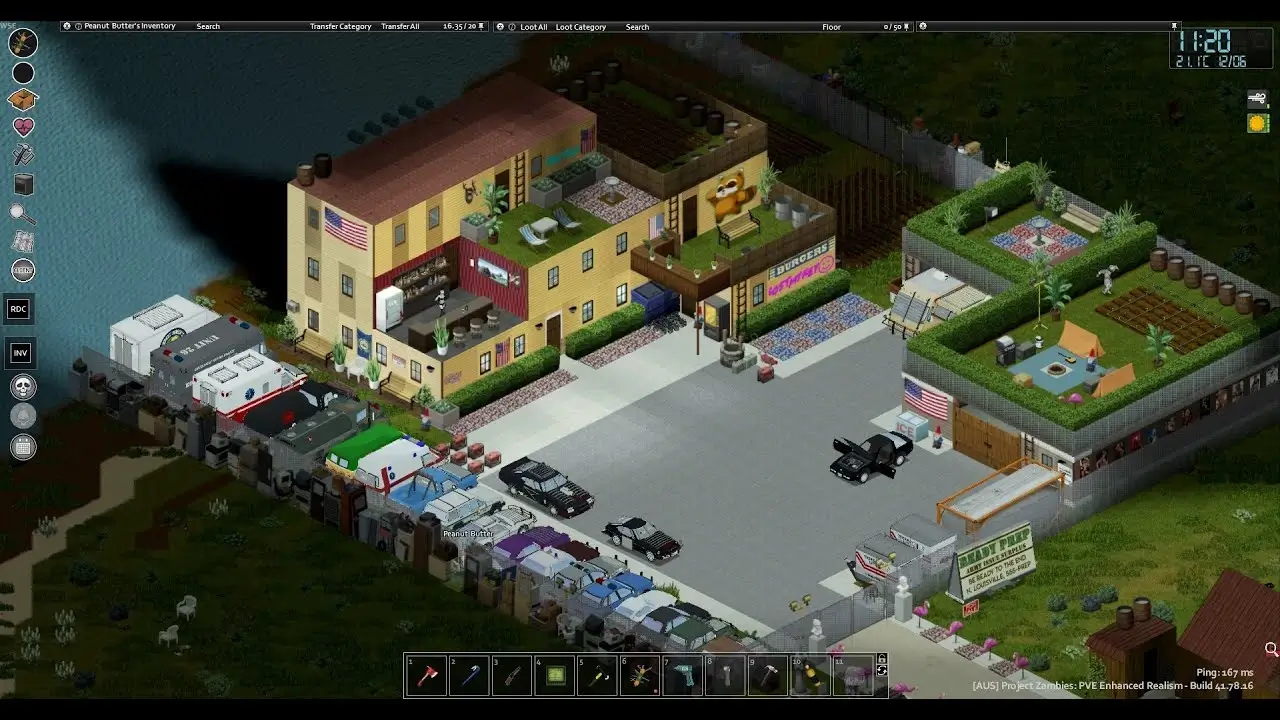Screen dimensions: 1280x720
Task: Select the crowbar in hotbar slot 2
Action: point(469,675)
